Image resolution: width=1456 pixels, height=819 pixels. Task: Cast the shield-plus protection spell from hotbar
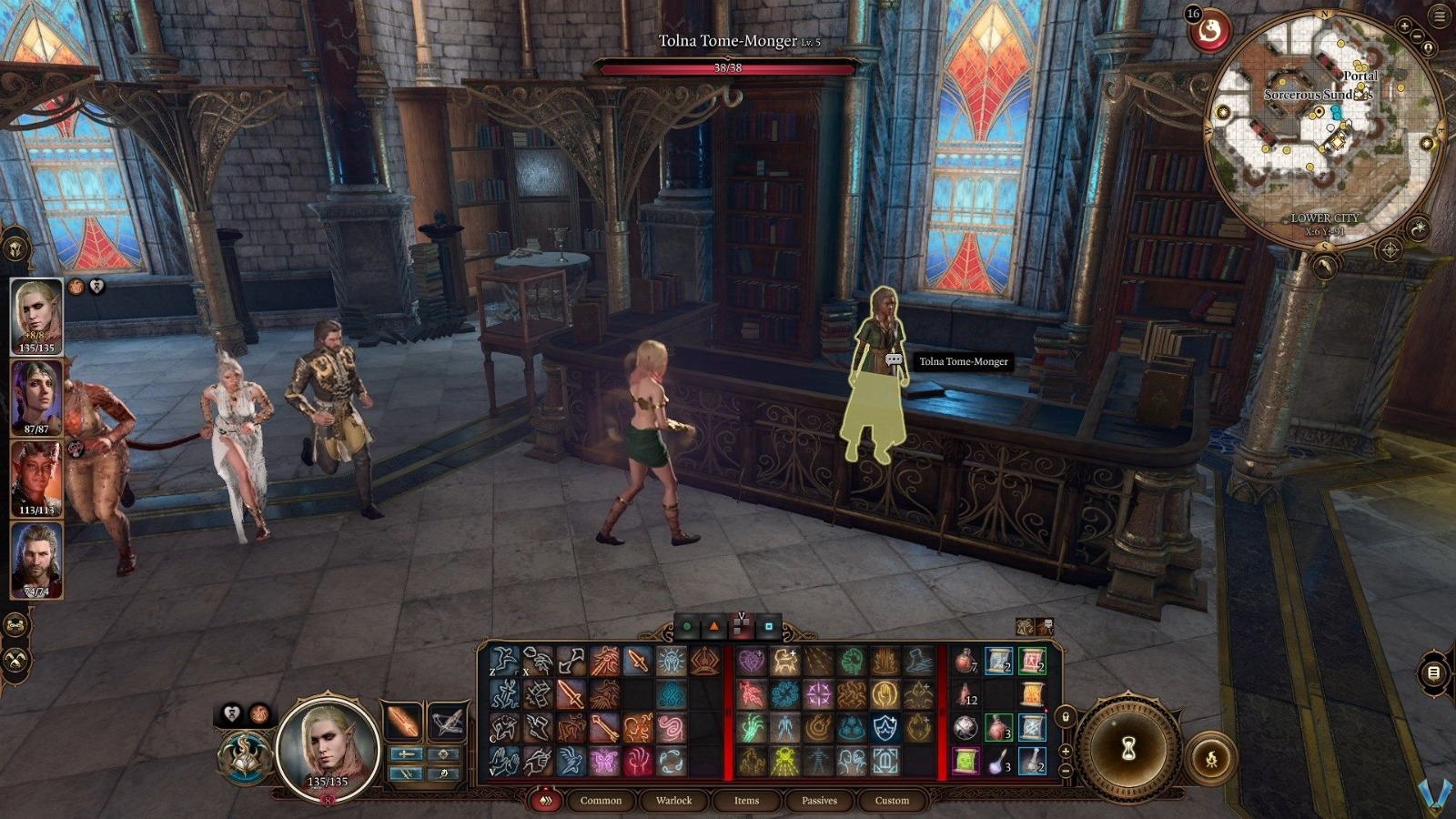pos(885,728)
